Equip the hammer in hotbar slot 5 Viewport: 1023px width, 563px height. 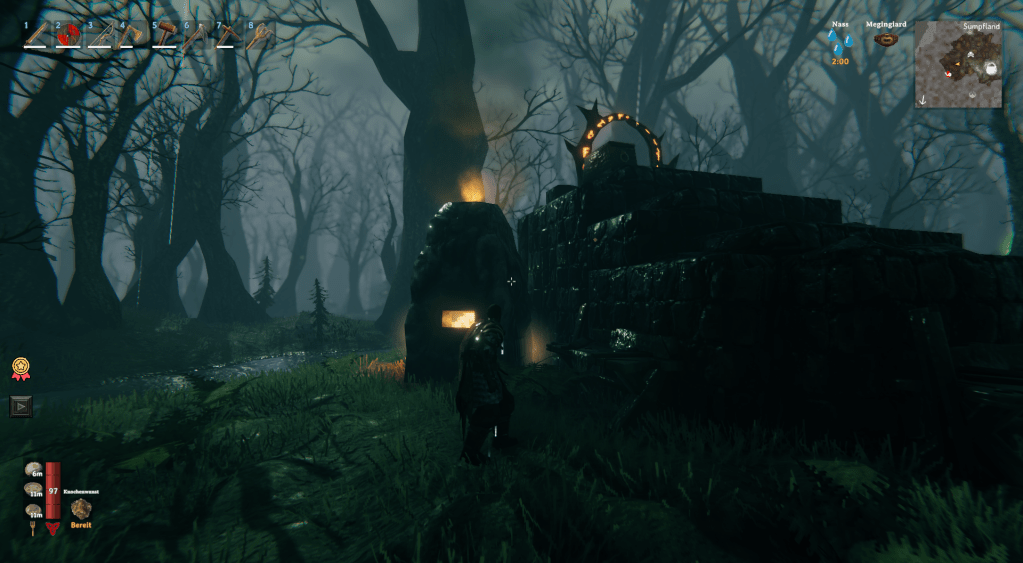[164, 35]
